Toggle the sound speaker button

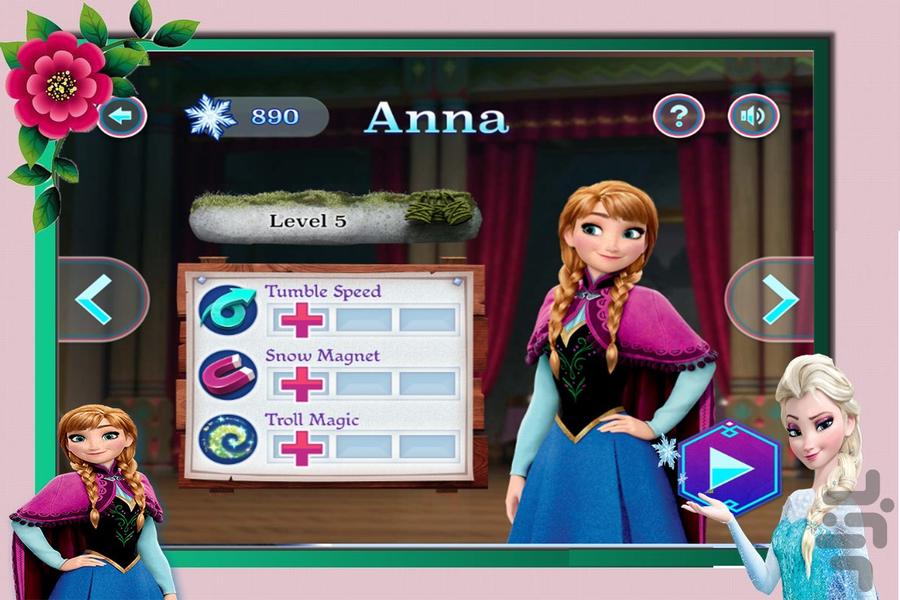coord(753,117)
